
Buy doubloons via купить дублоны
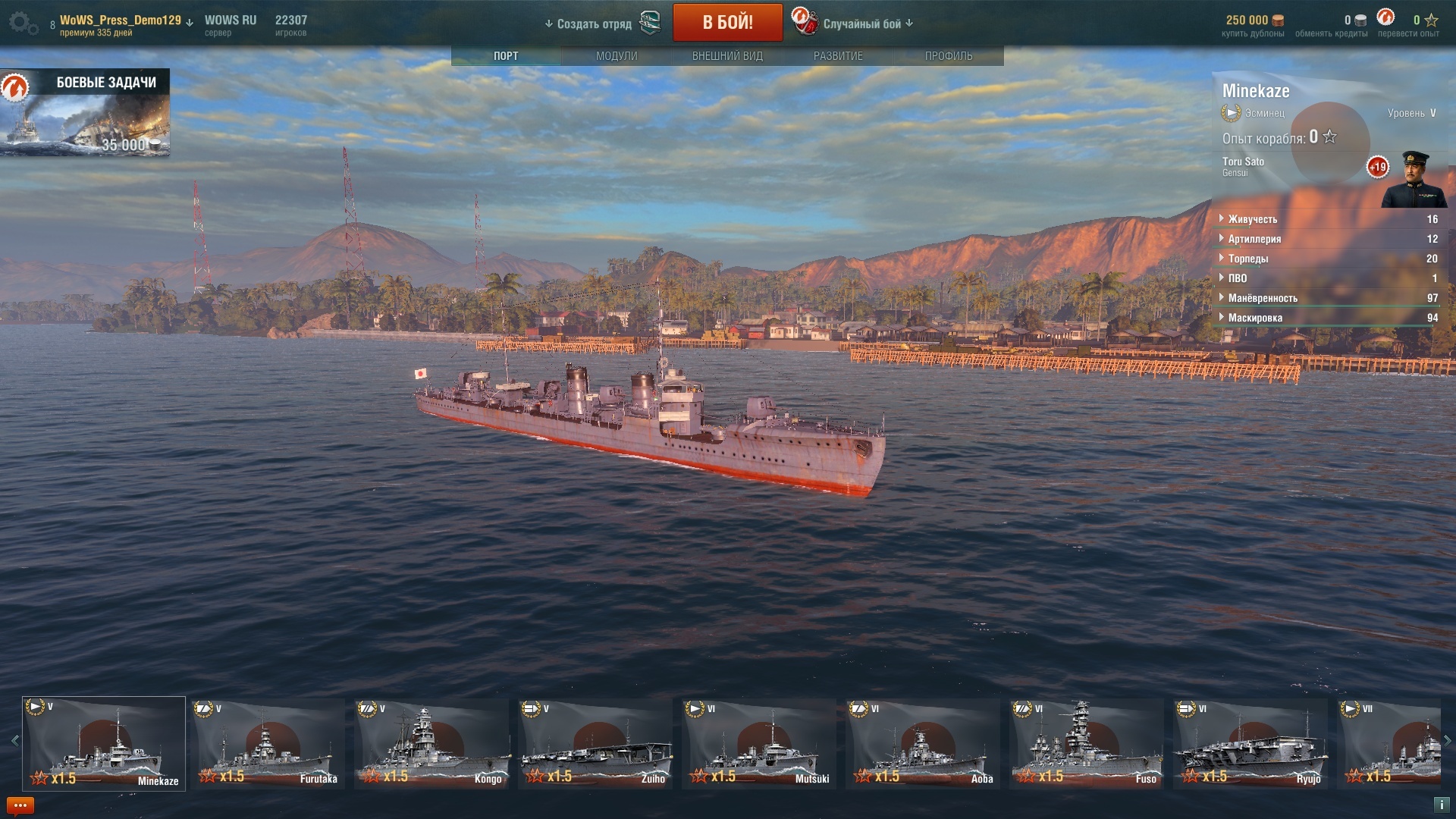tap(1253, 26)
